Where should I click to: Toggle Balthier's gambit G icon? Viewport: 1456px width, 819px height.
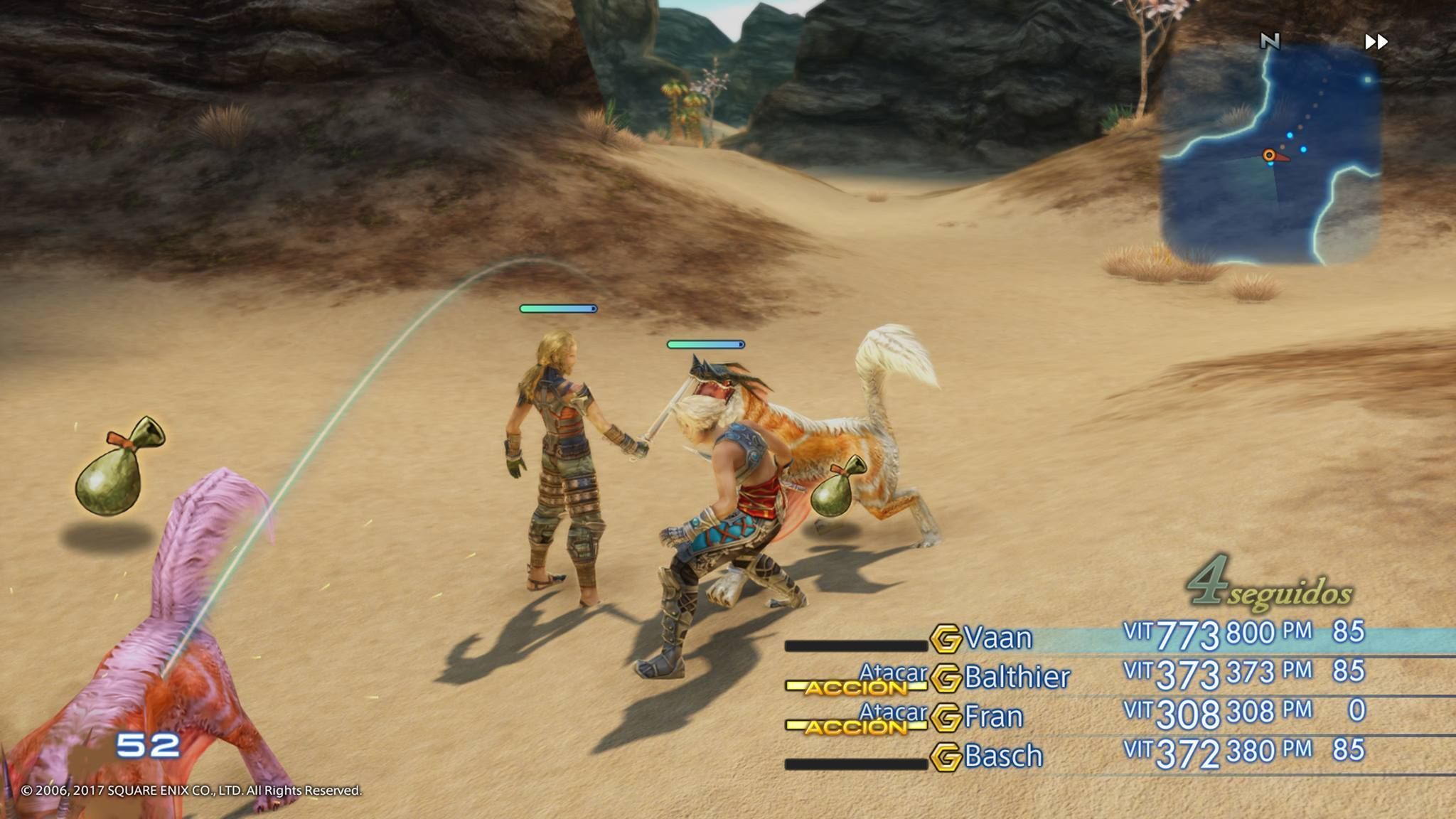point(946,678)
